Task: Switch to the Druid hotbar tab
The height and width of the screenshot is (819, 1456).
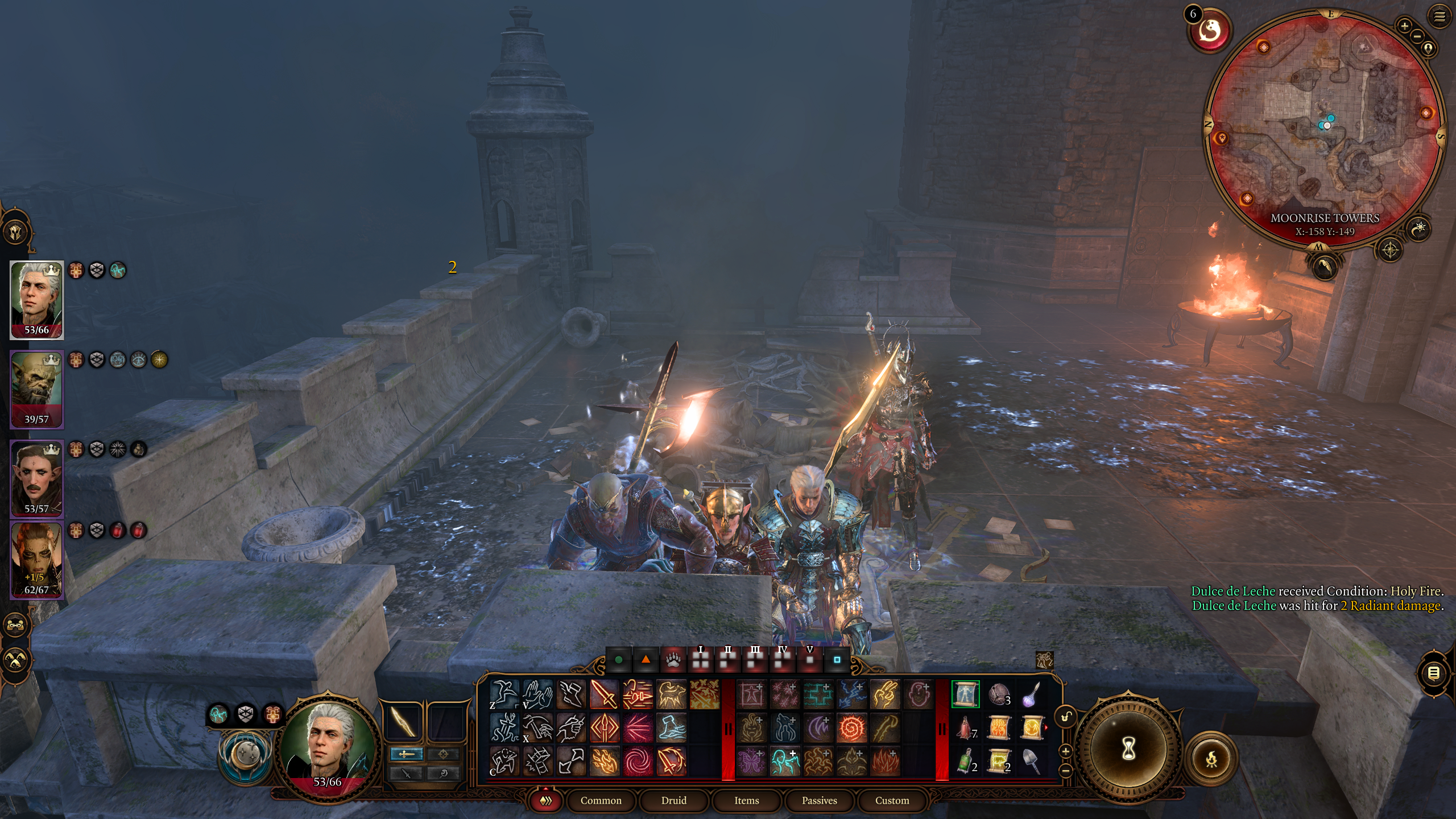Action: [673, 800]
